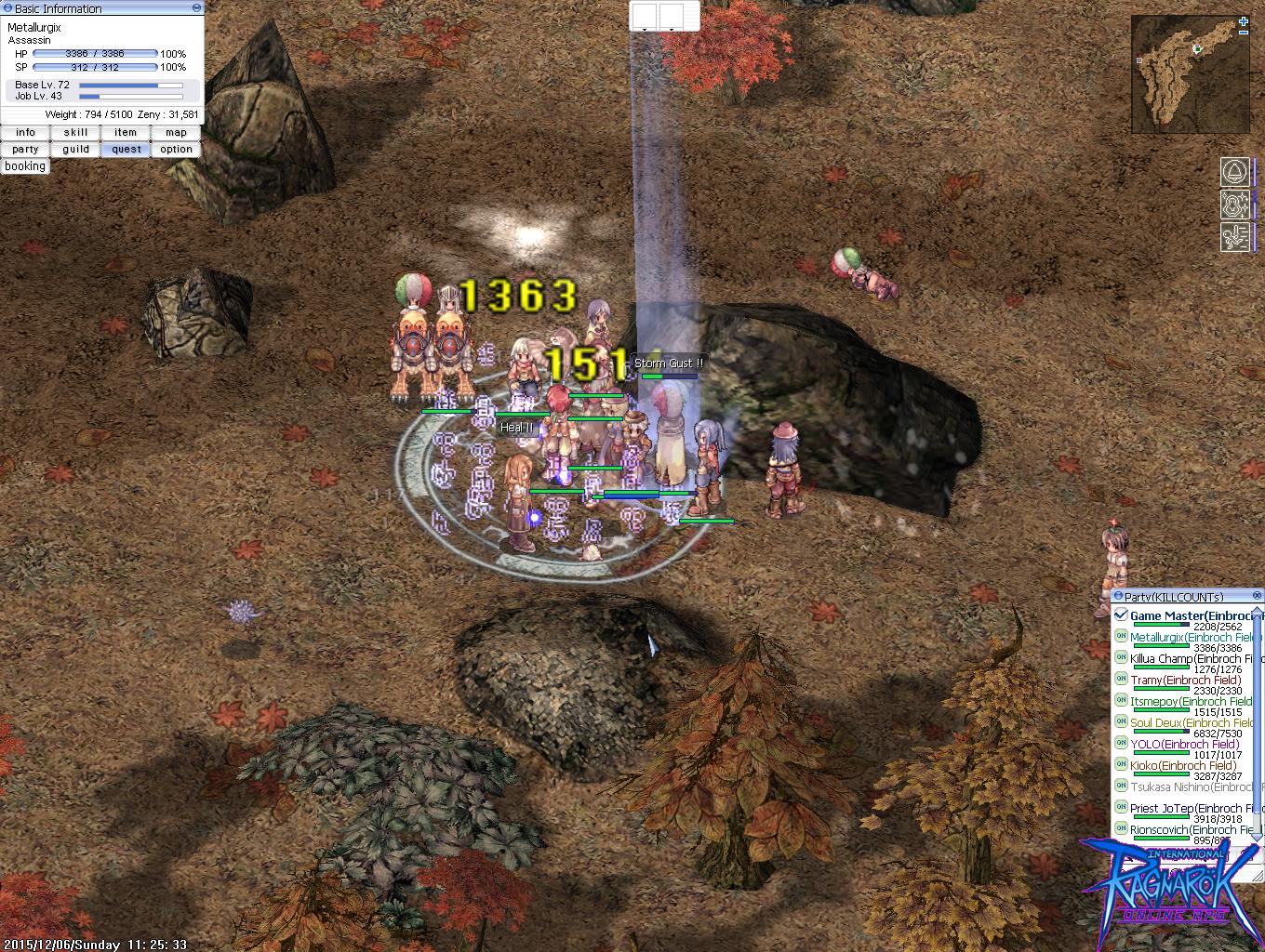Click the booking button
The width and height of the screenshot is (1265, 952).
point(24,165)
